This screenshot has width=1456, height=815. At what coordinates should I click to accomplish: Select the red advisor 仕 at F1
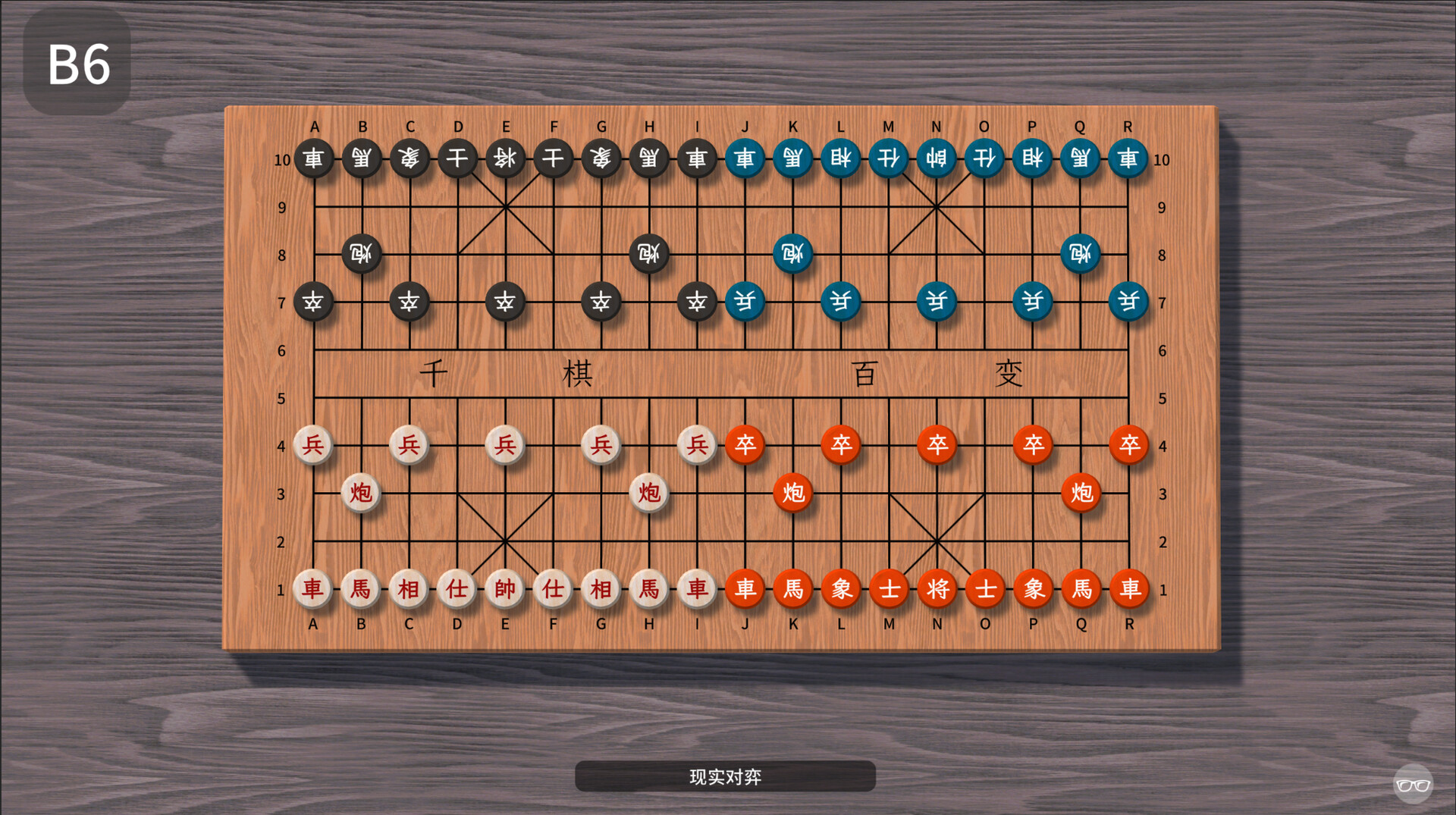pos(554,588)
